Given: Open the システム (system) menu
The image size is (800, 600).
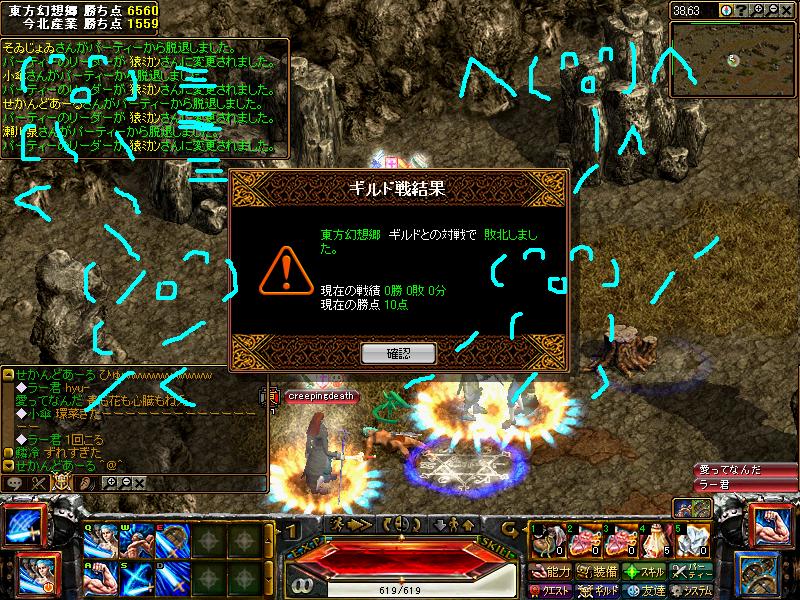Looking at the screenshot, I should (694, 590).
